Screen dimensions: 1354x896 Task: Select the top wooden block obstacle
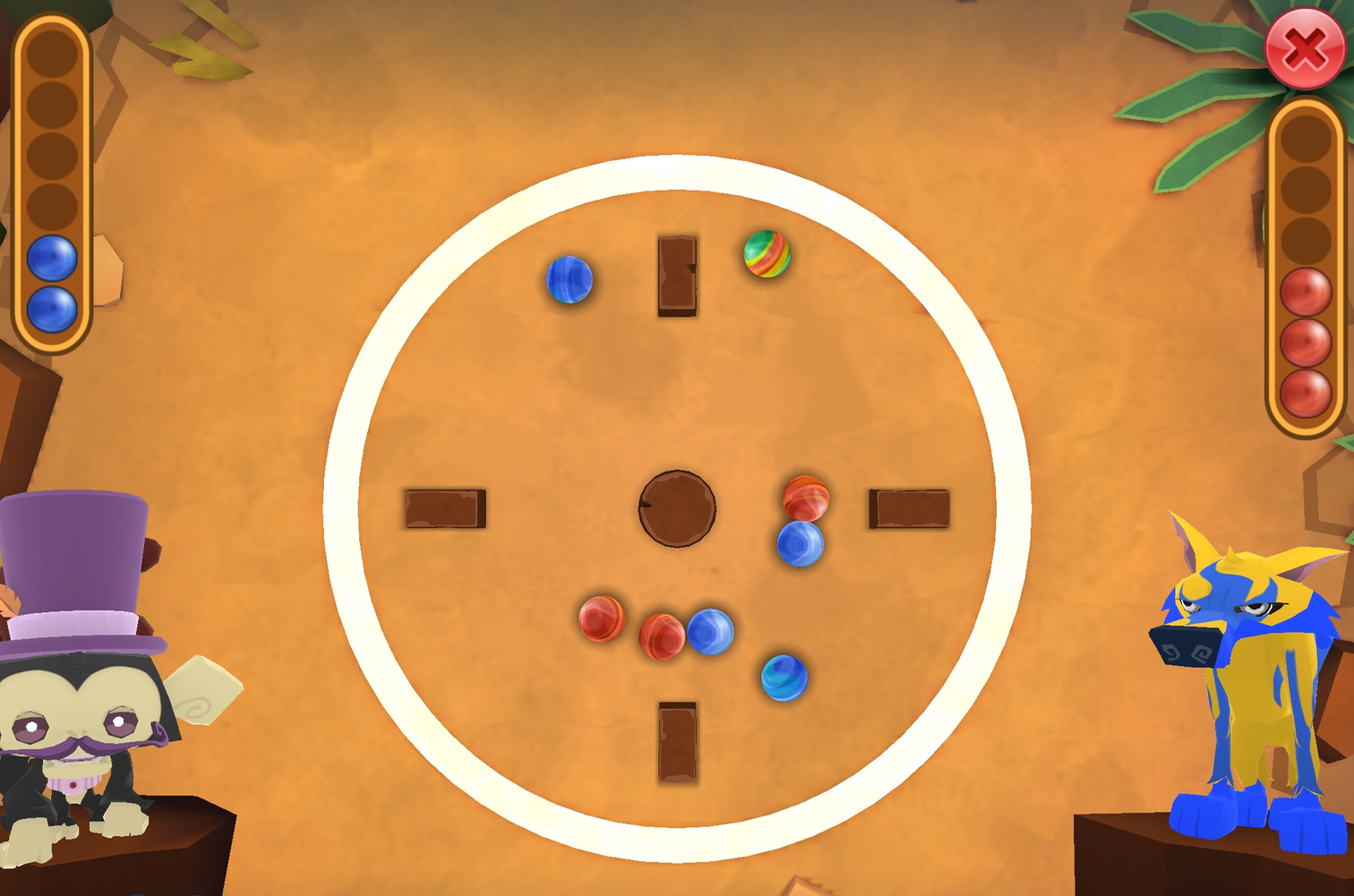point(676,276)
